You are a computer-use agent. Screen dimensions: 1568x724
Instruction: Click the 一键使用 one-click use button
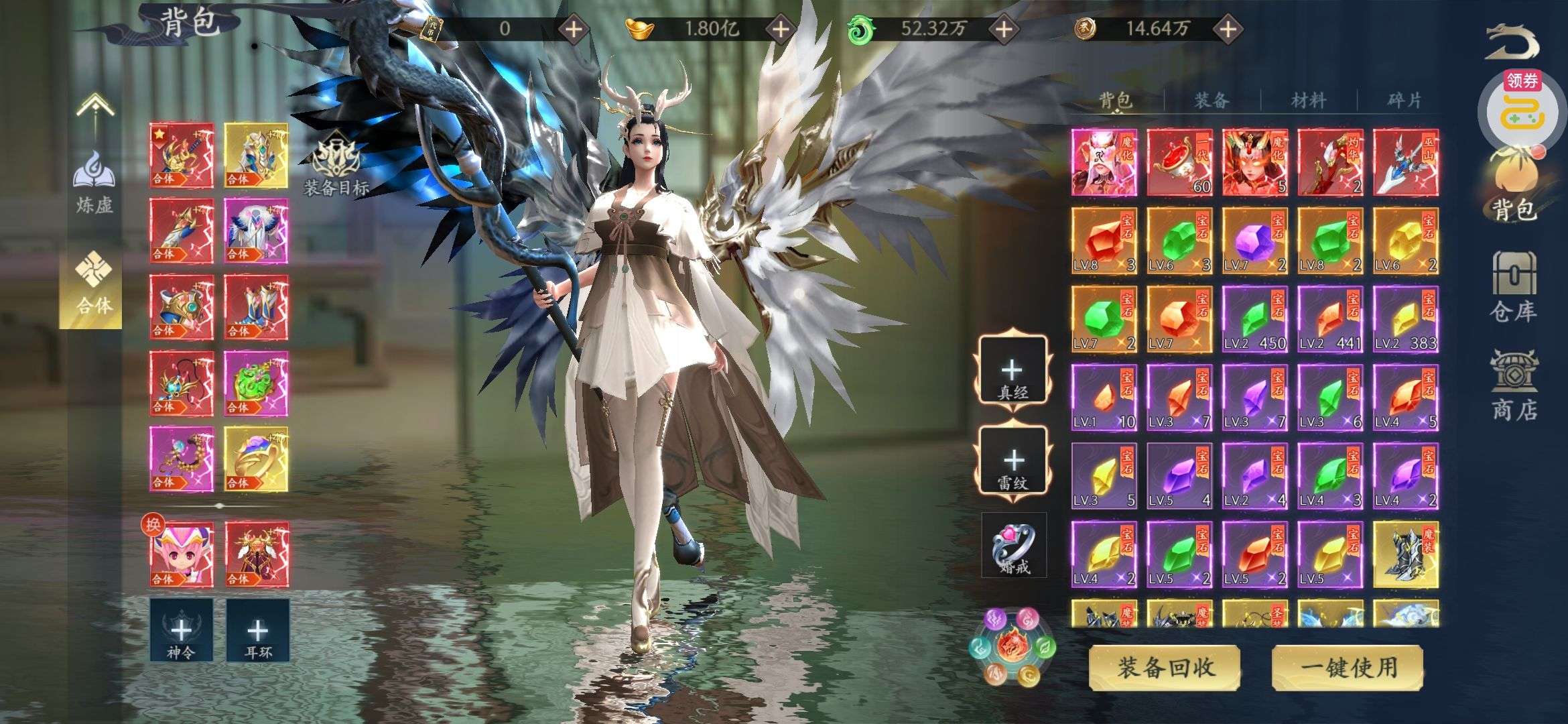point(1348,668)
